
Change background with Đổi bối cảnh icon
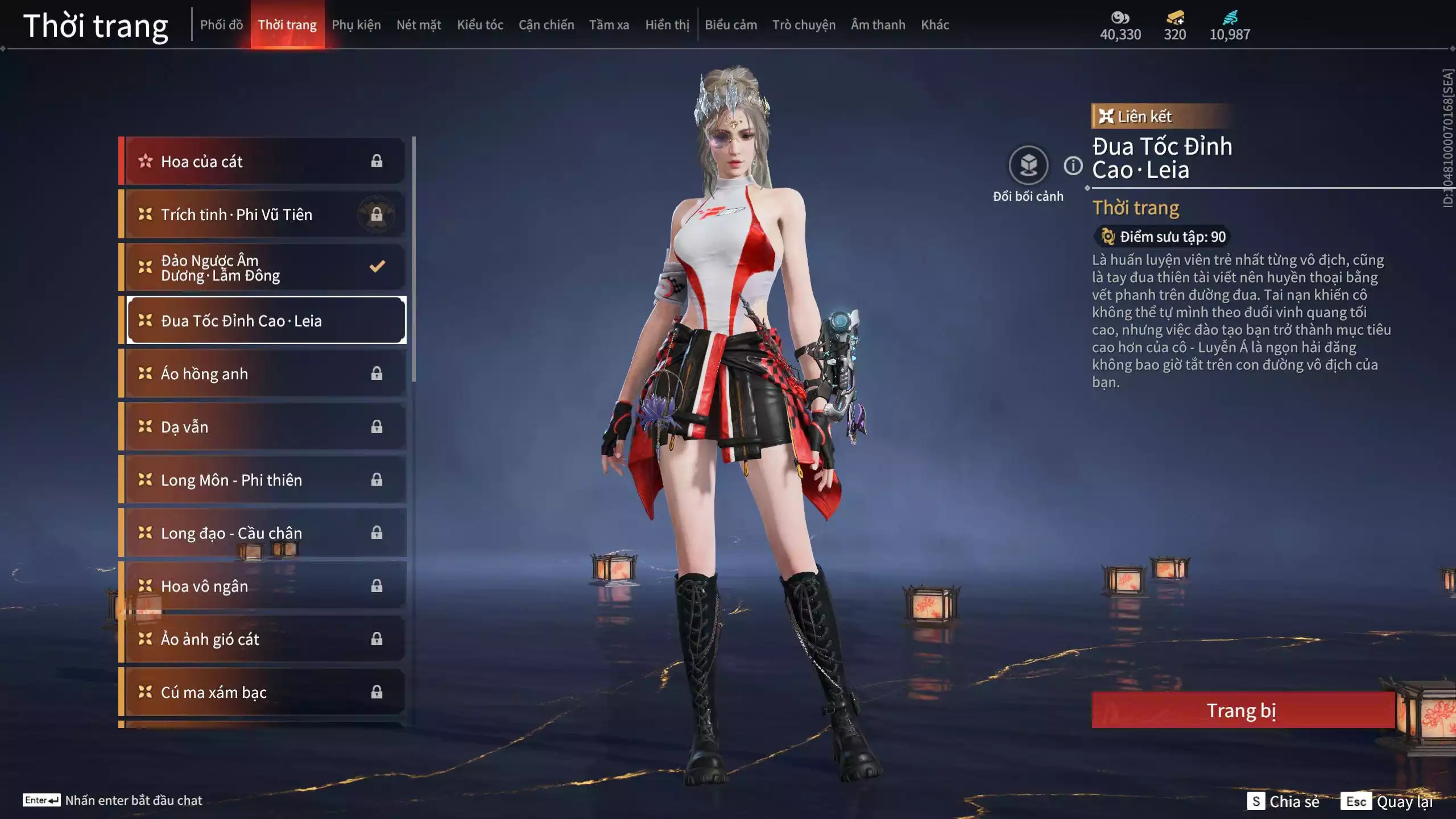tap(1028, 166)
